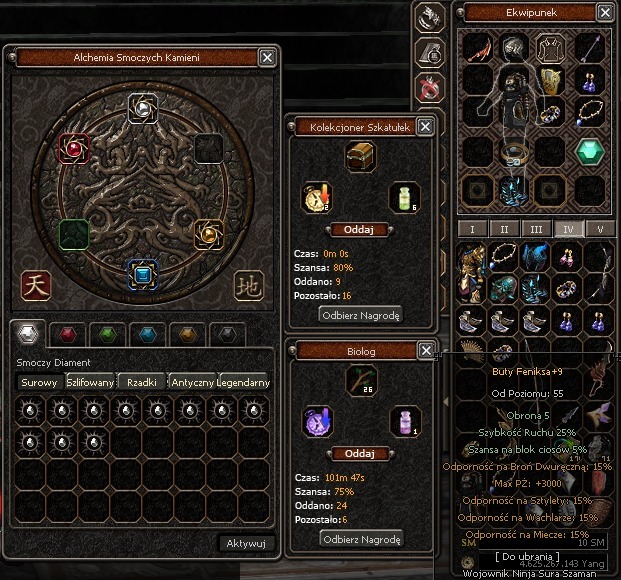Select the red ruby dragon stone tab
This screenshot has height=580, width=621.
(x=69, y=335)
